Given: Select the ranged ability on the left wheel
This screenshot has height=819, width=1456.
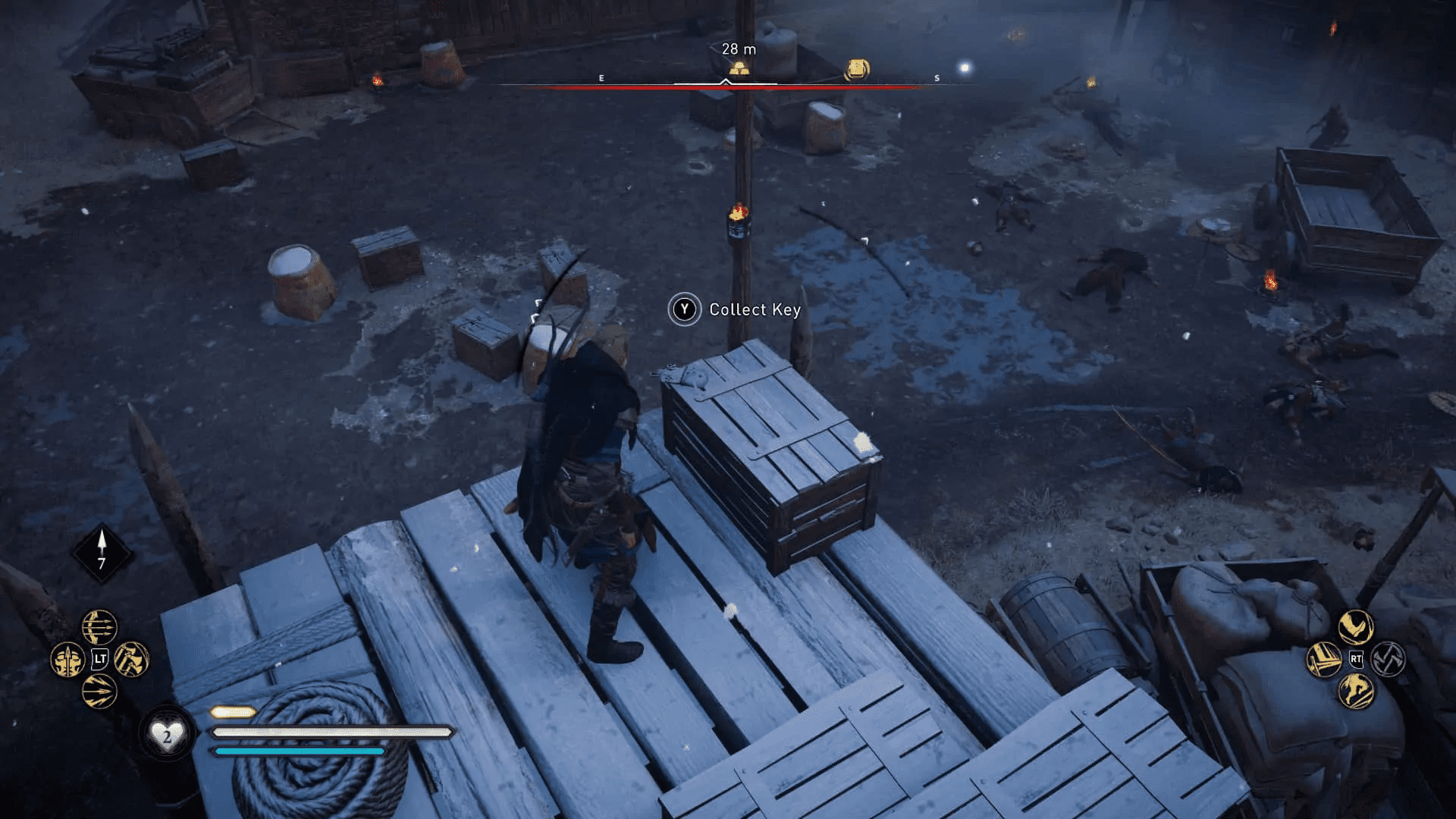Looking at the screenshot, I should (99, 627).
